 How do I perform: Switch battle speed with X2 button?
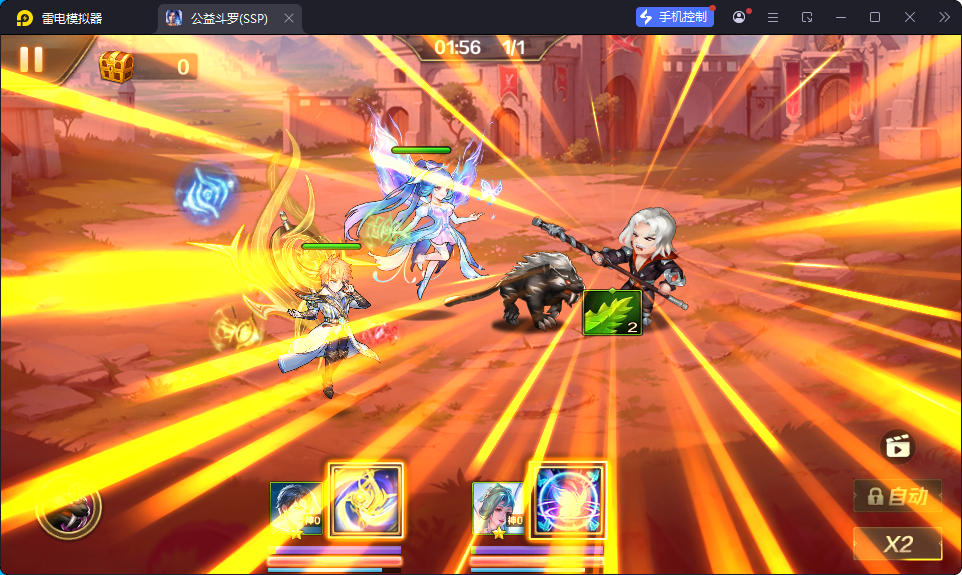click(897, 543)
